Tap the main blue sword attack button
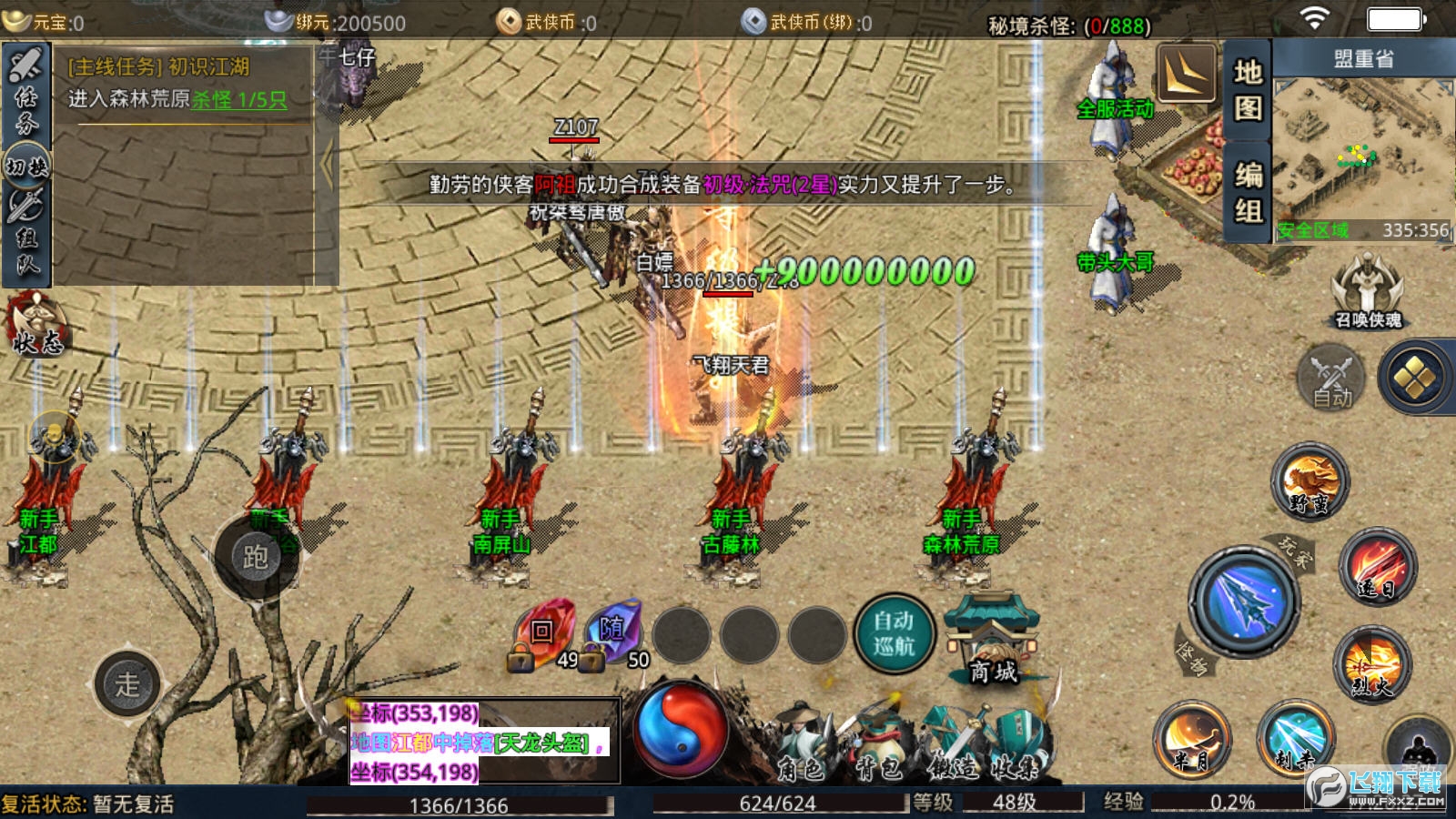This screenshot has width=1456, height=819. [x=1244, y=602]
